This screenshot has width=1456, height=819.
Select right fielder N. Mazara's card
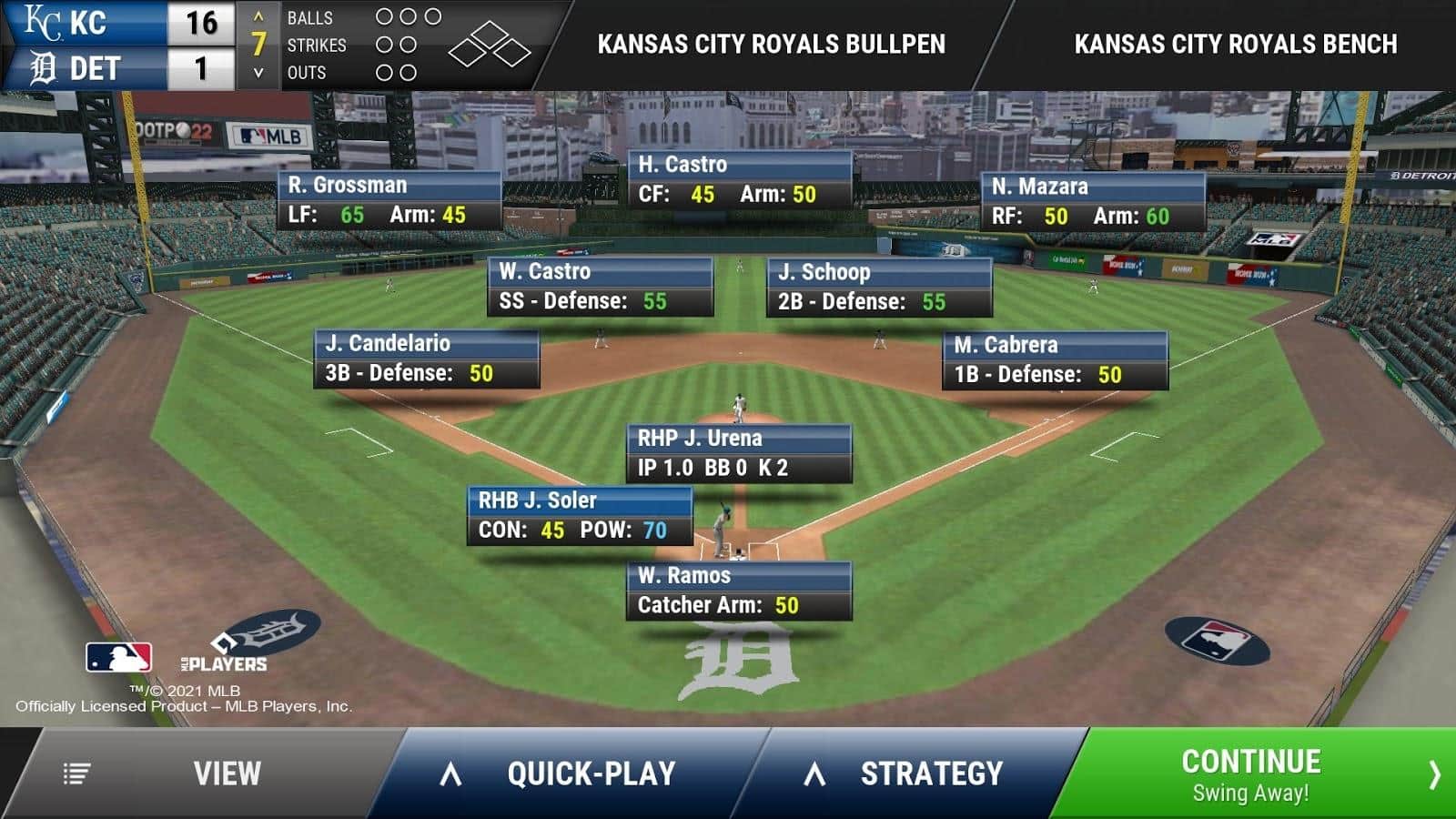pyautogui.click(x=1093, y=201)
